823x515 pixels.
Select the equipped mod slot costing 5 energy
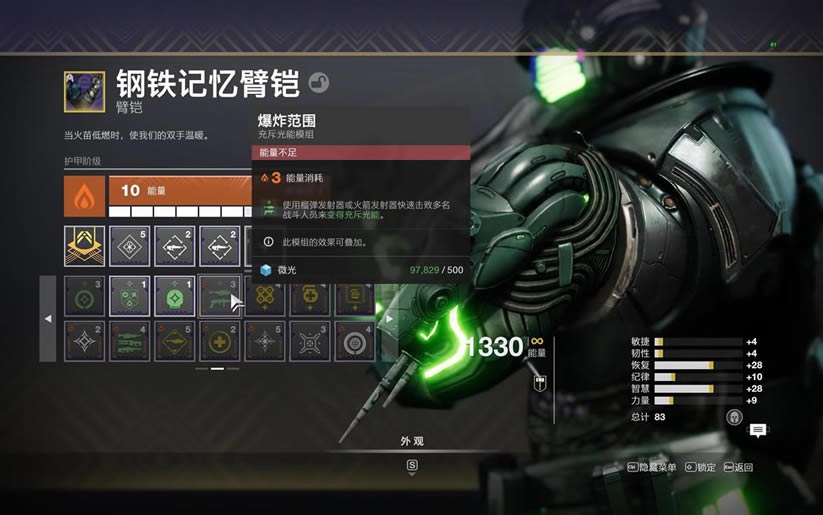tap(129, 246)
